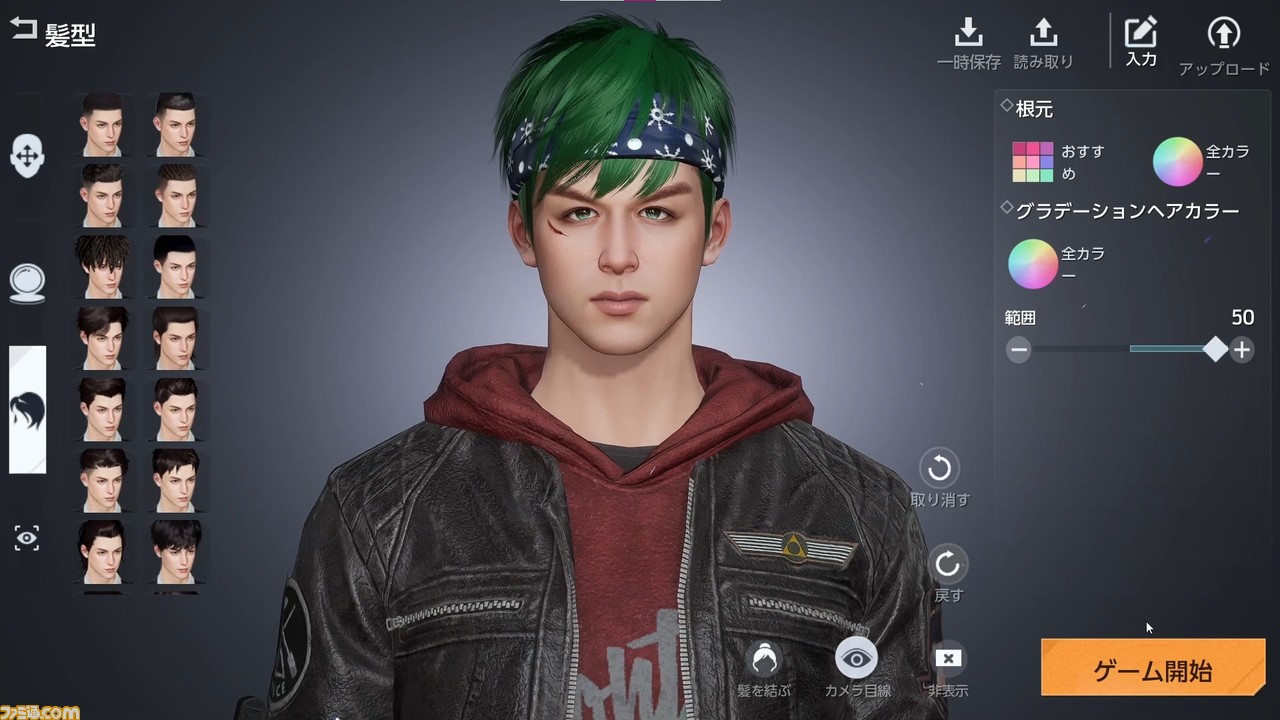
Task: Increase 範囲 with the plus button
Action: point(1242,349)
